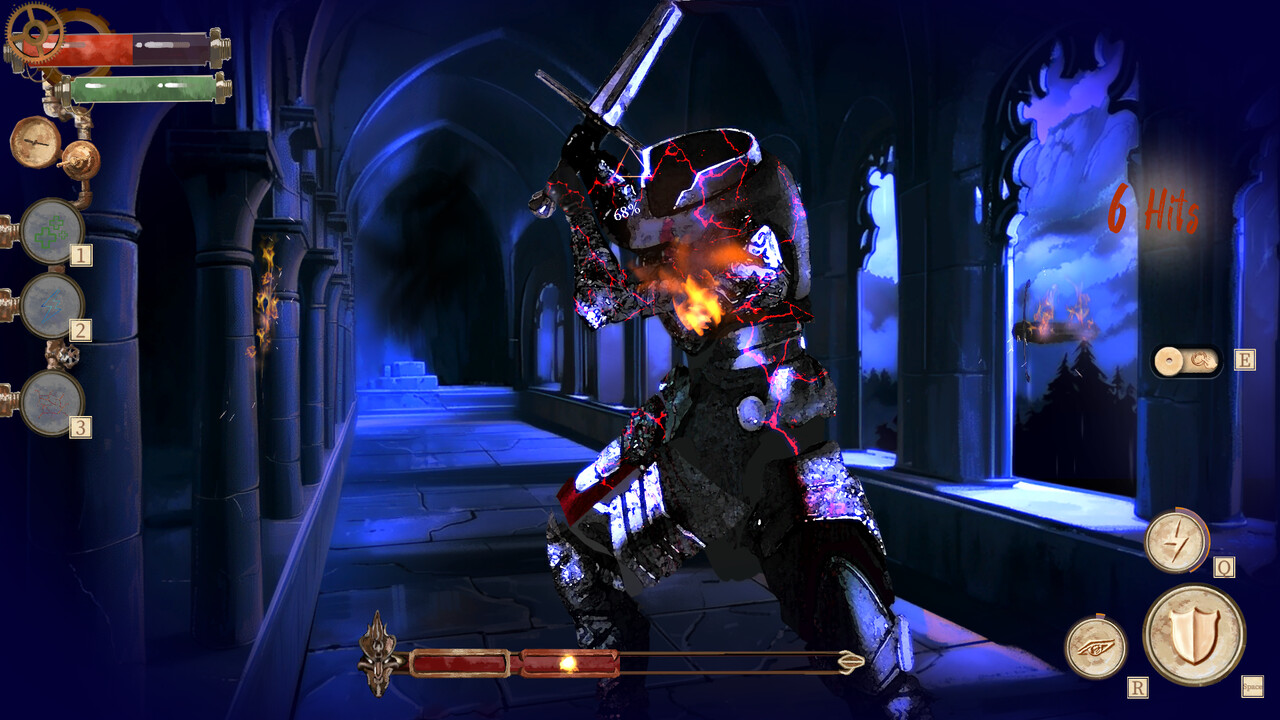1280x720 pixels.
Task: Flip the toggle switch beside the E key
Action: pyautogui.click(x=1186, y=360)
